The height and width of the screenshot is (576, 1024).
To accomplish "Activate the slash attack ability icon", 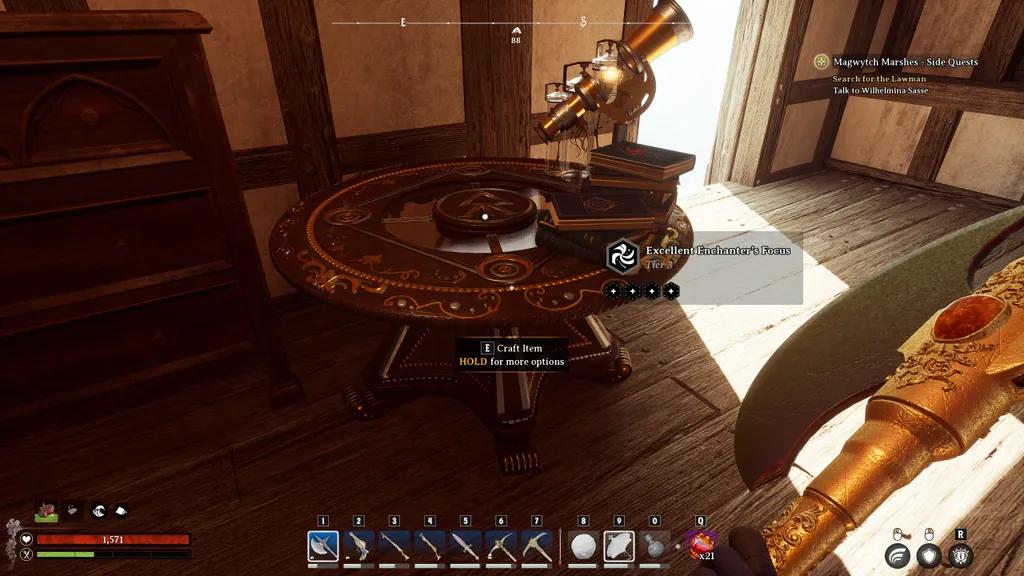I will click(897, 556).
